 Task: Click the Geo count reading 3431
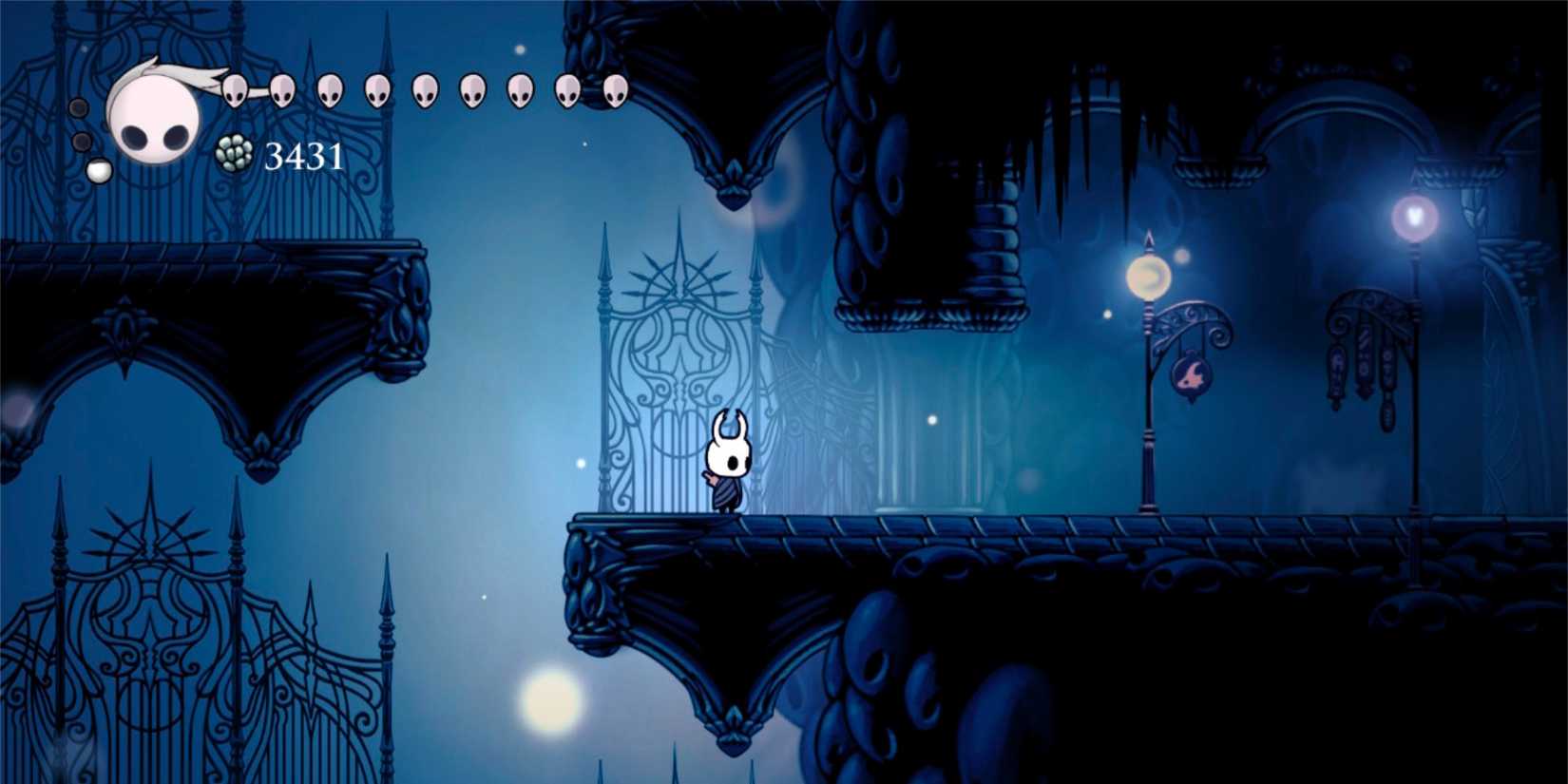point(304,155)
